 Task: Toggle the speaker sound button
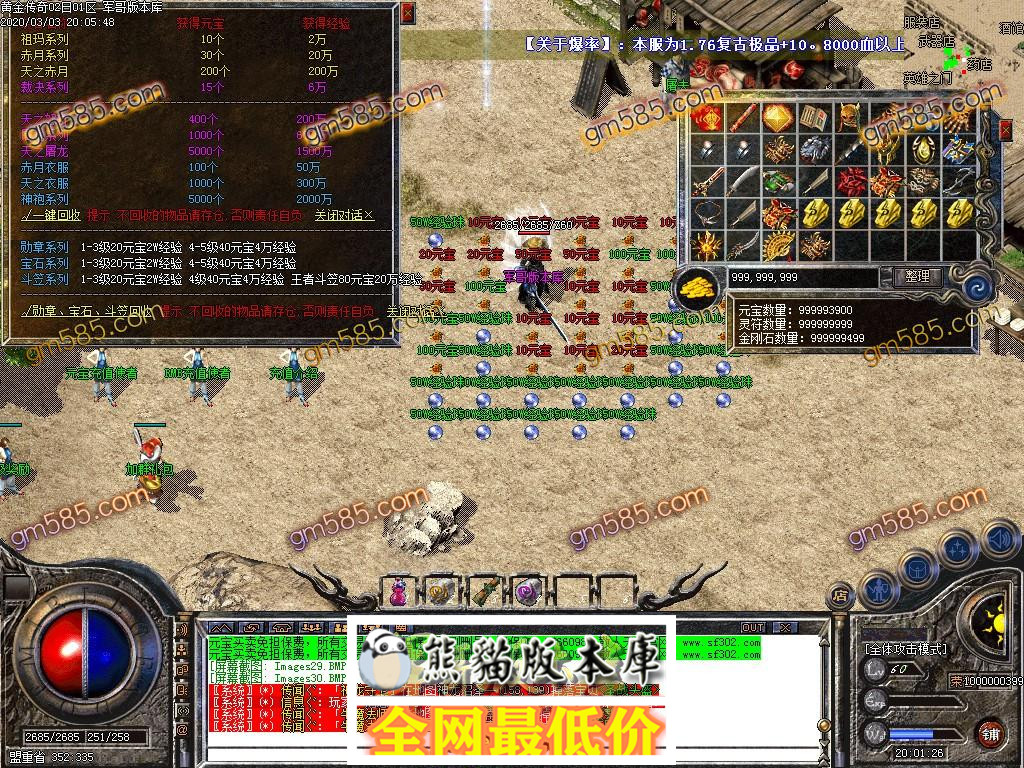tap(998, 540)
